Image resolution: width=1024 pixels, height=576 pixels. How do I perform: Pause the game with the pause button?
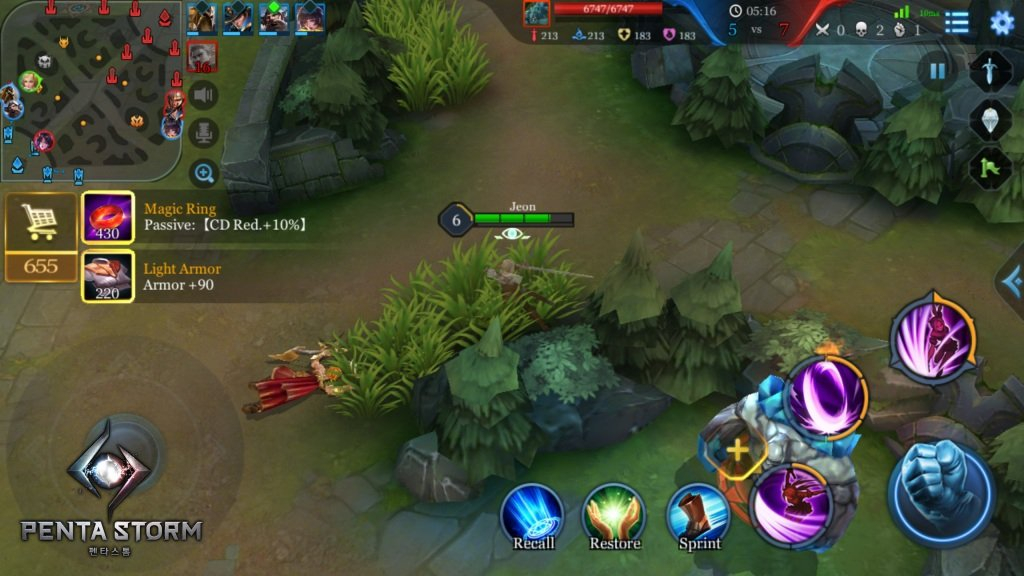click(937, 72)
